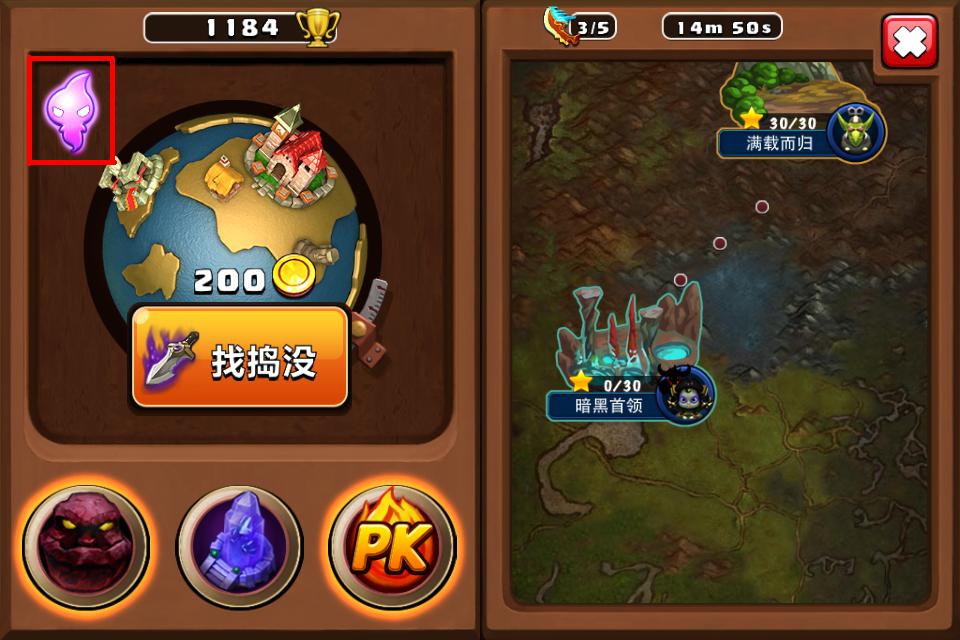
Task: Open the flaming PK battle button
Action: (x=393, y=546)
